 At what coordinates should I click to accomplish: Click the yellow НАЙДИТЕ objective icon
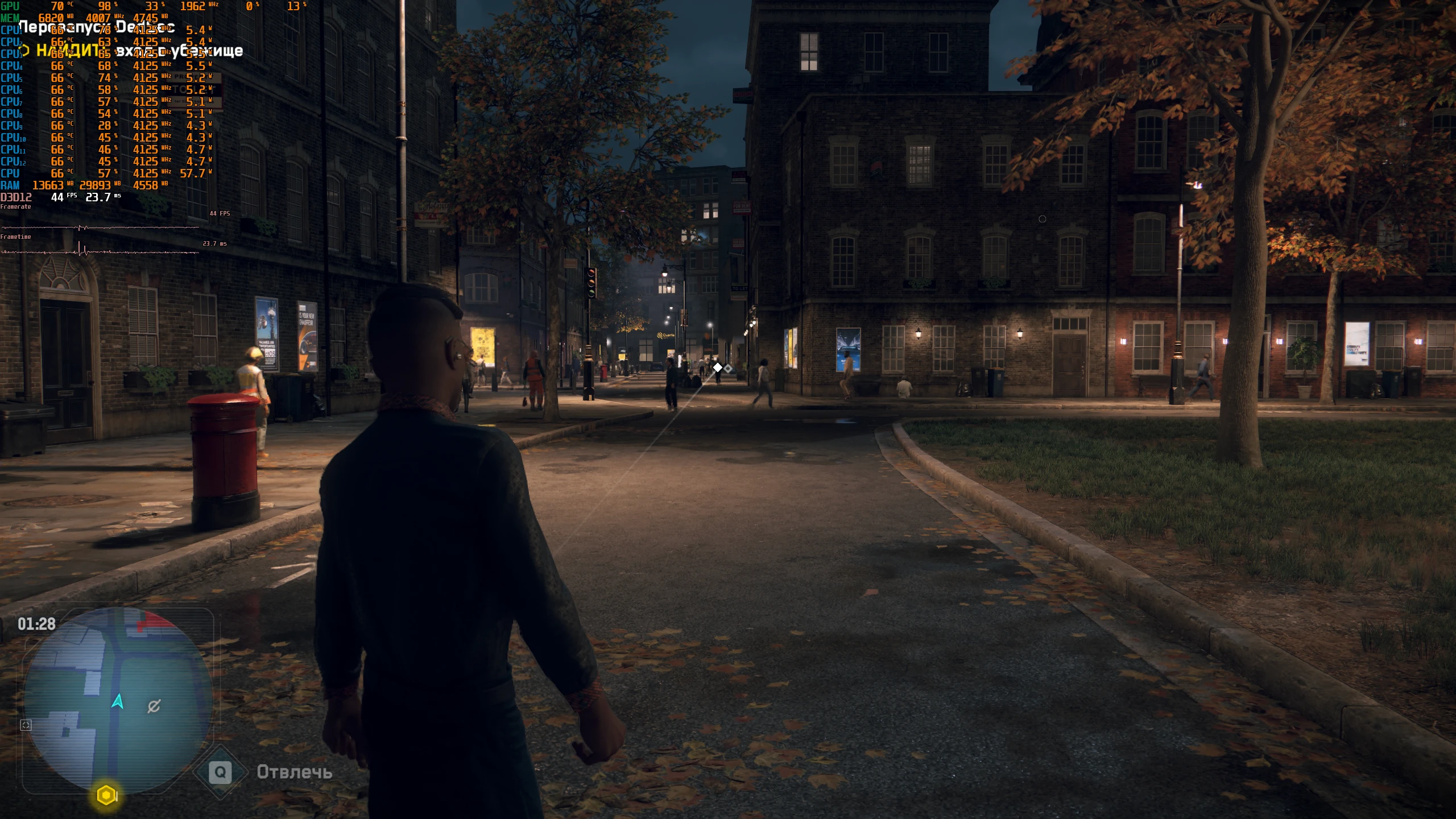click(23, 51)
